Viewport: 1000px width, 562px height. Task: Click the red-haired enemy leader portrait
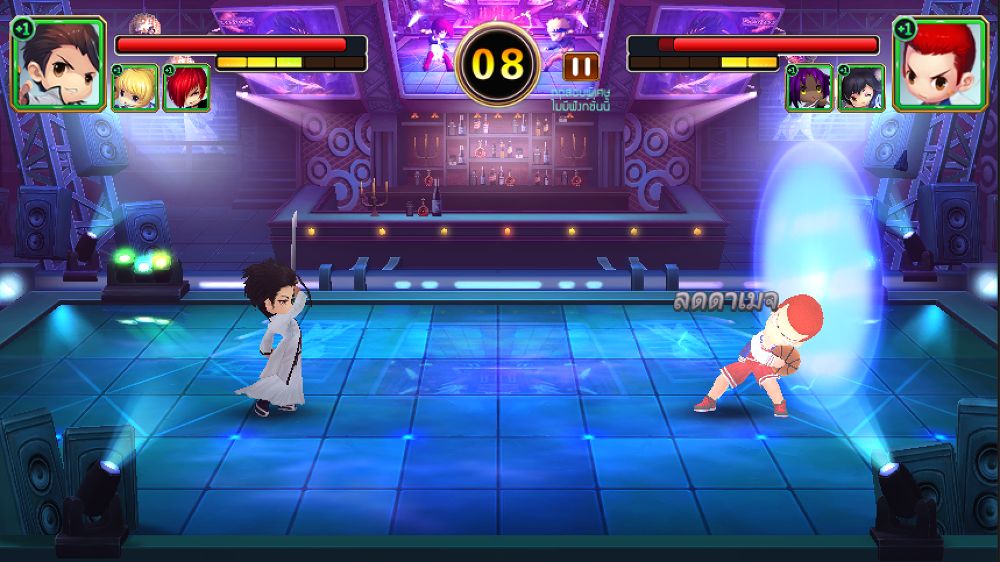pyautogui.click(x=940, y=63)
